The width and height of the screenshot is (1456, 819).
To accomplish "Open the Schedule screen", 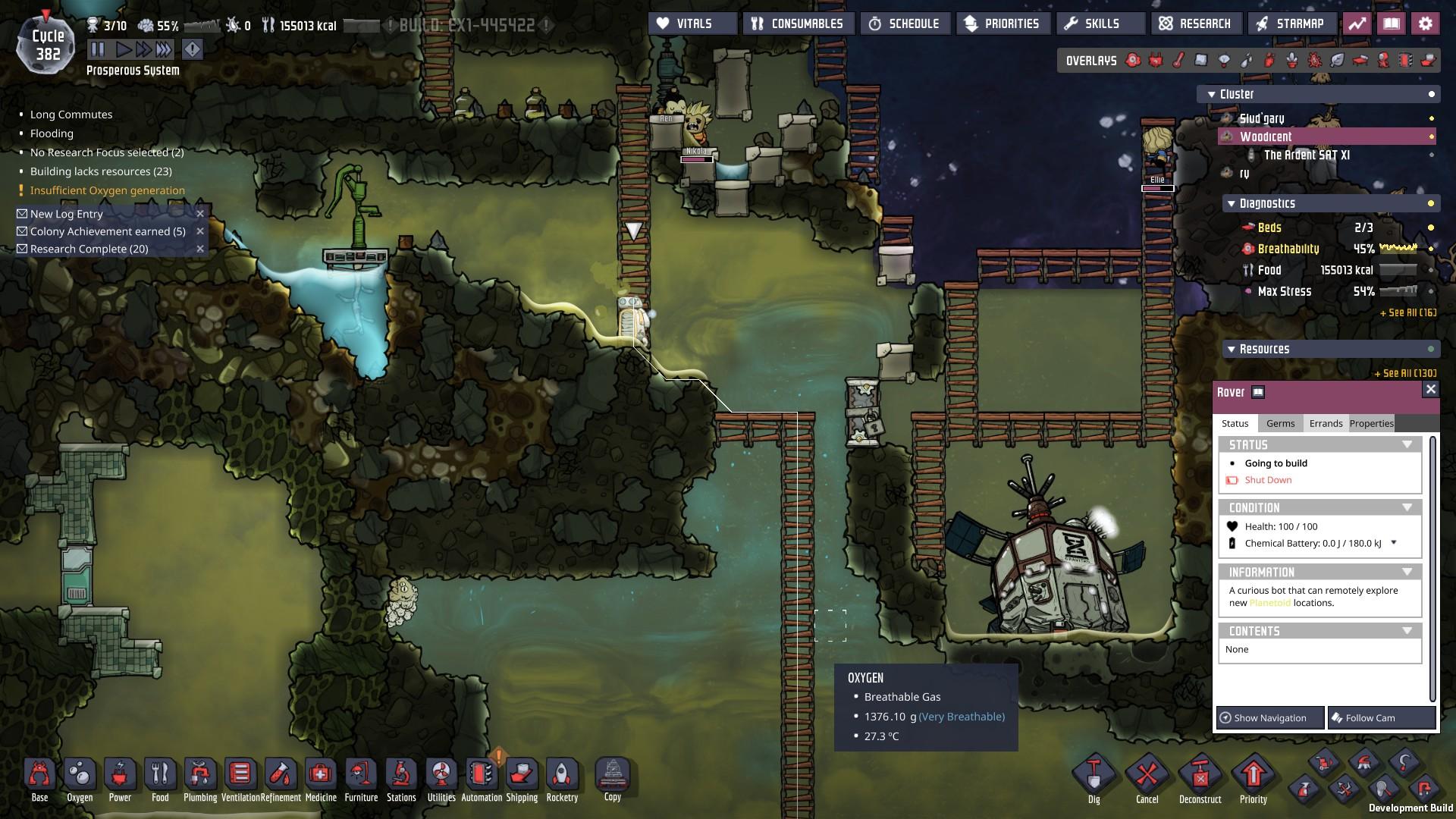I will tap(905, 24).
